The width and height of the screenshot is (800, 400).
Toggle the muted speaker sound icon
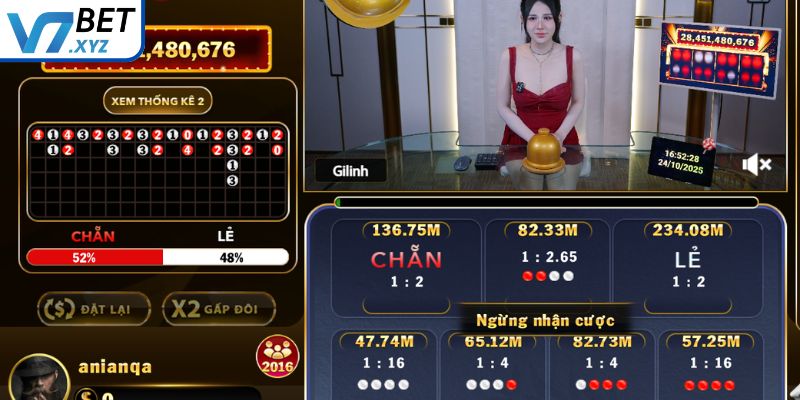[757, 164]
